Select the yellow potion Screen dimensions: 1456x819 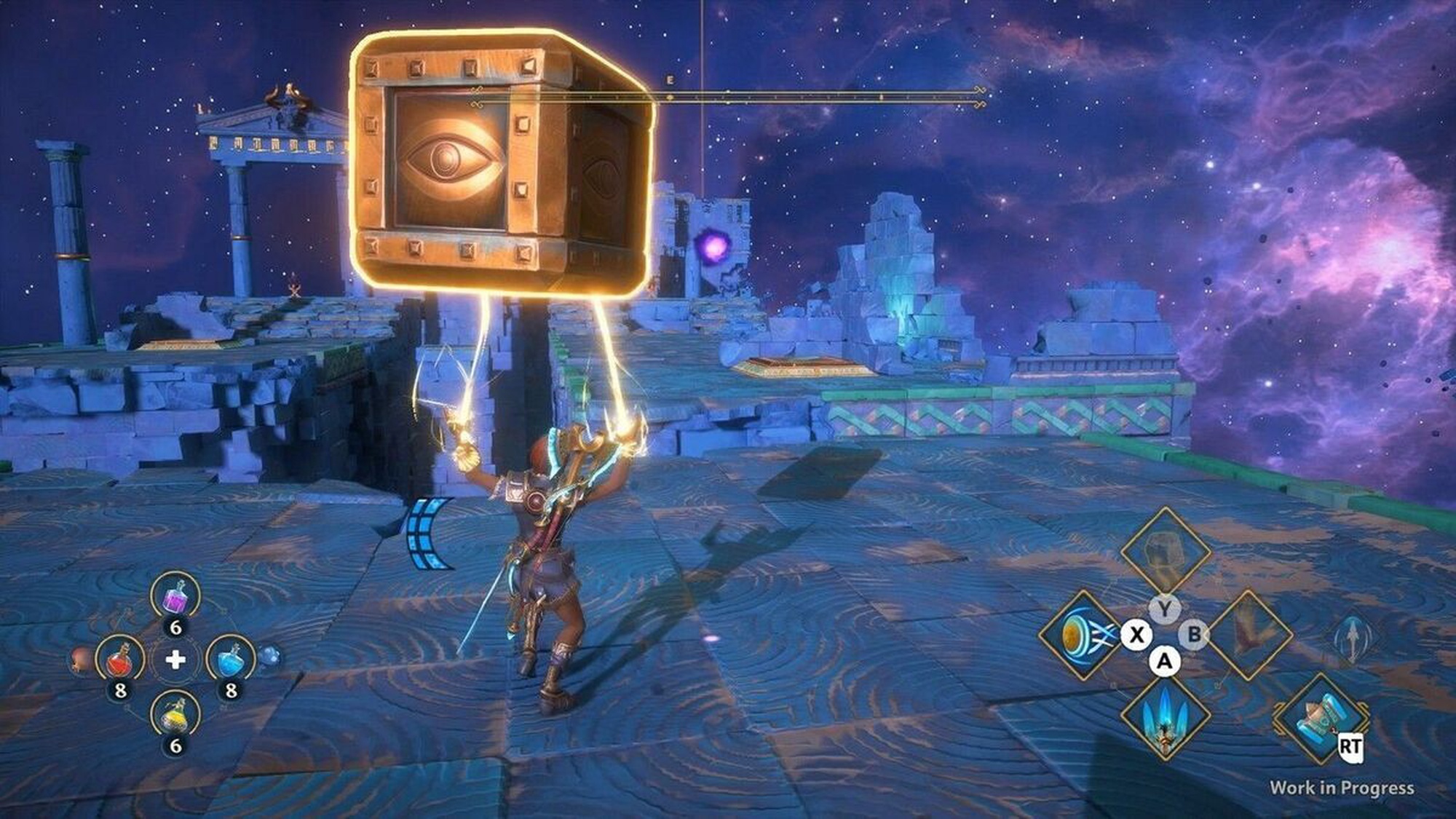pyautogui.click(x=175, y=716)
